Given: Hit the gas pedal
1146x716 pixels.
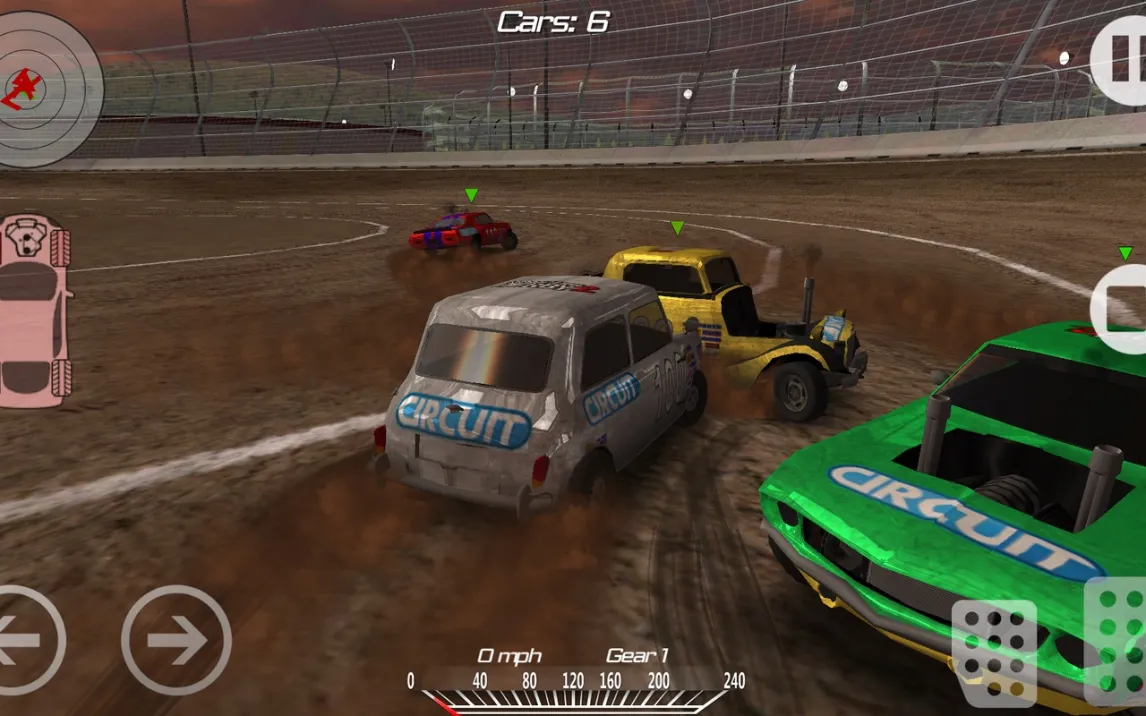Looking at the screenshot, I should (1119, 640).
